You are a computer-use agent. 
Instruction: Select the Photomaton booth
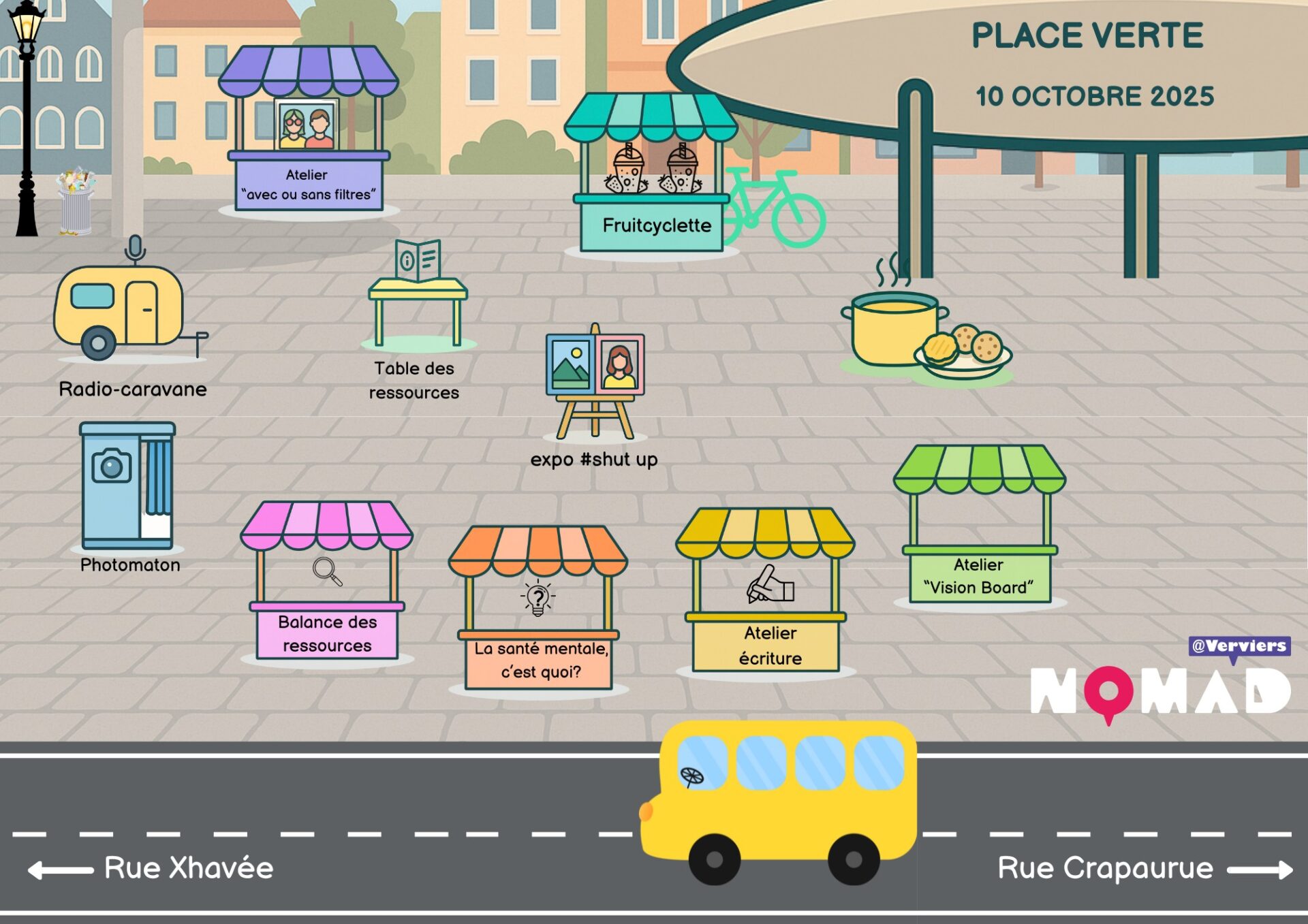coord(127,487)
